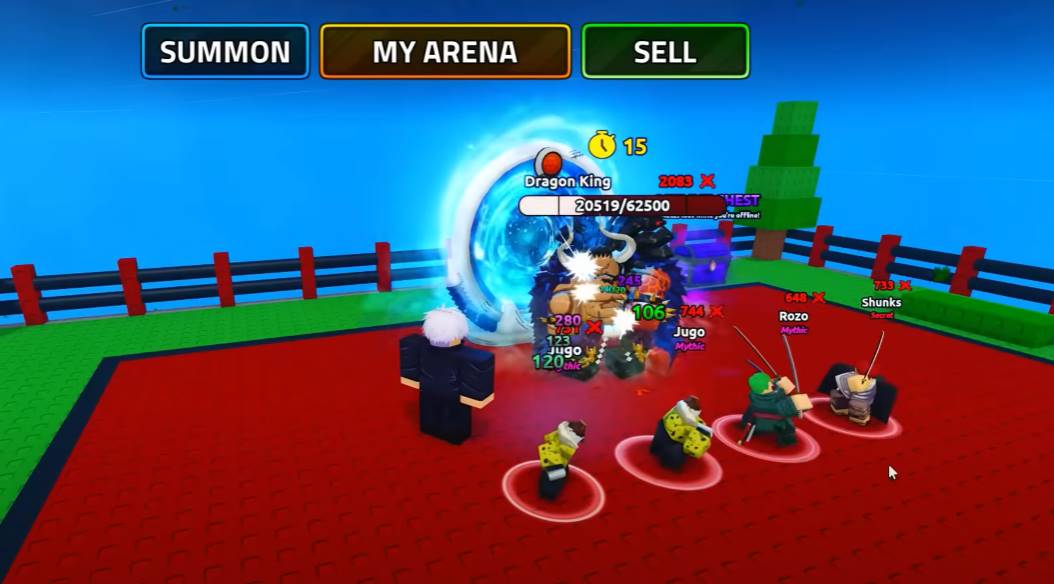This screenshot has width=1054, height=584.
Task: Open the Summon menu
Action: click(225, 52)
